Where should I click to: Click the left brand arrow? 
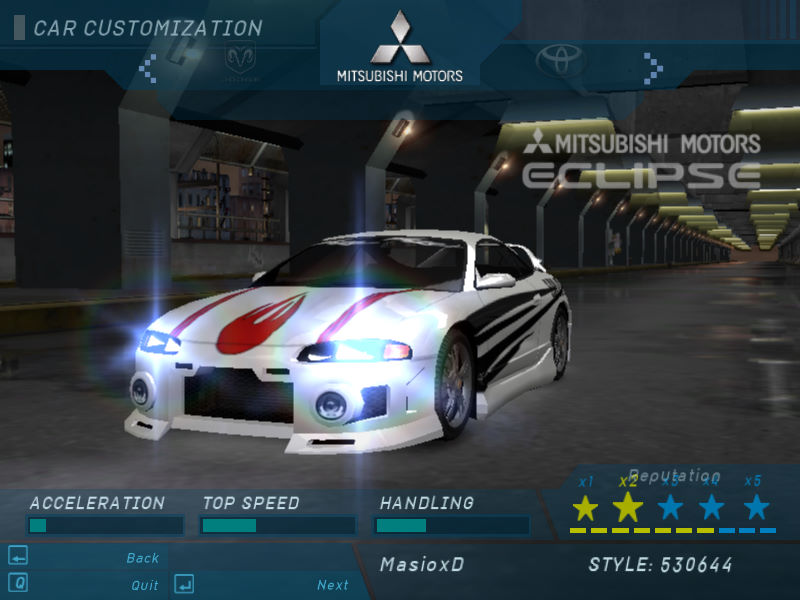[x=148, y=67]
